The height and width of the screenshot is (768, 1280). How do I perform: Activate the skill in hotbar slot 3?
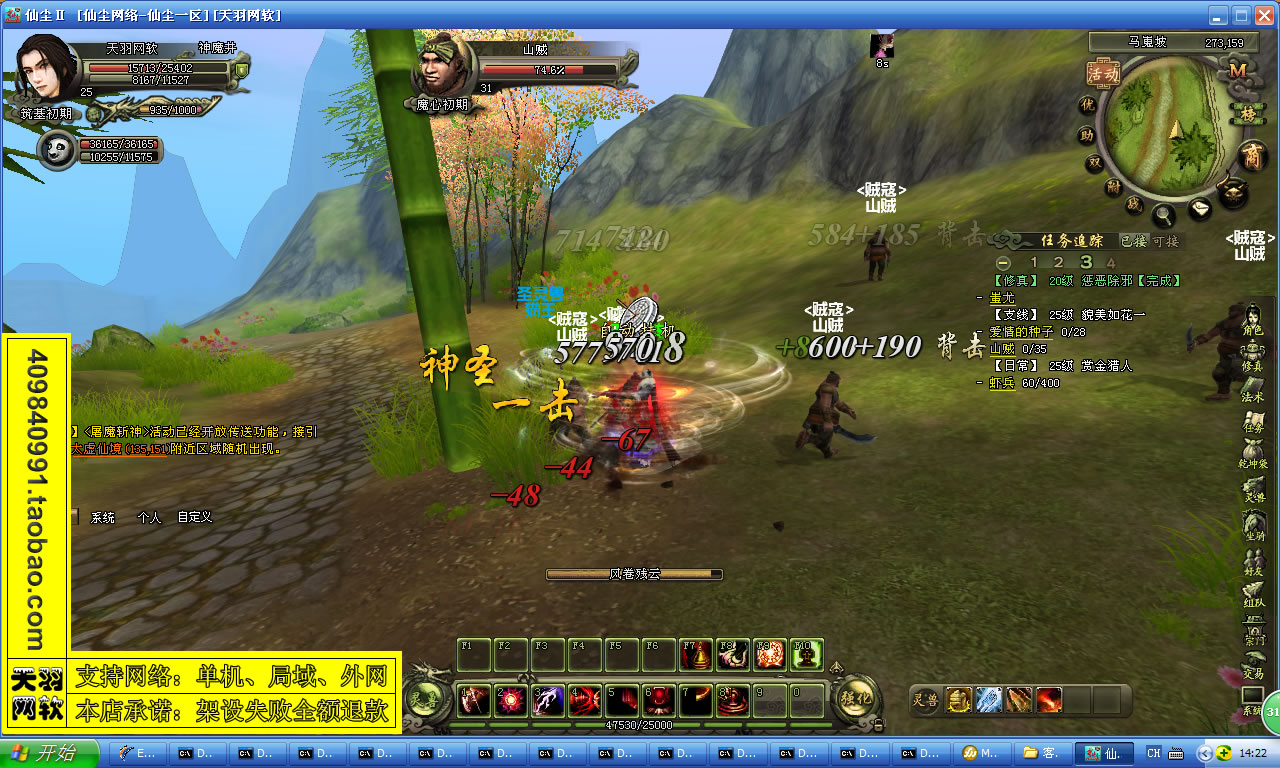click(x=548, y=701)
